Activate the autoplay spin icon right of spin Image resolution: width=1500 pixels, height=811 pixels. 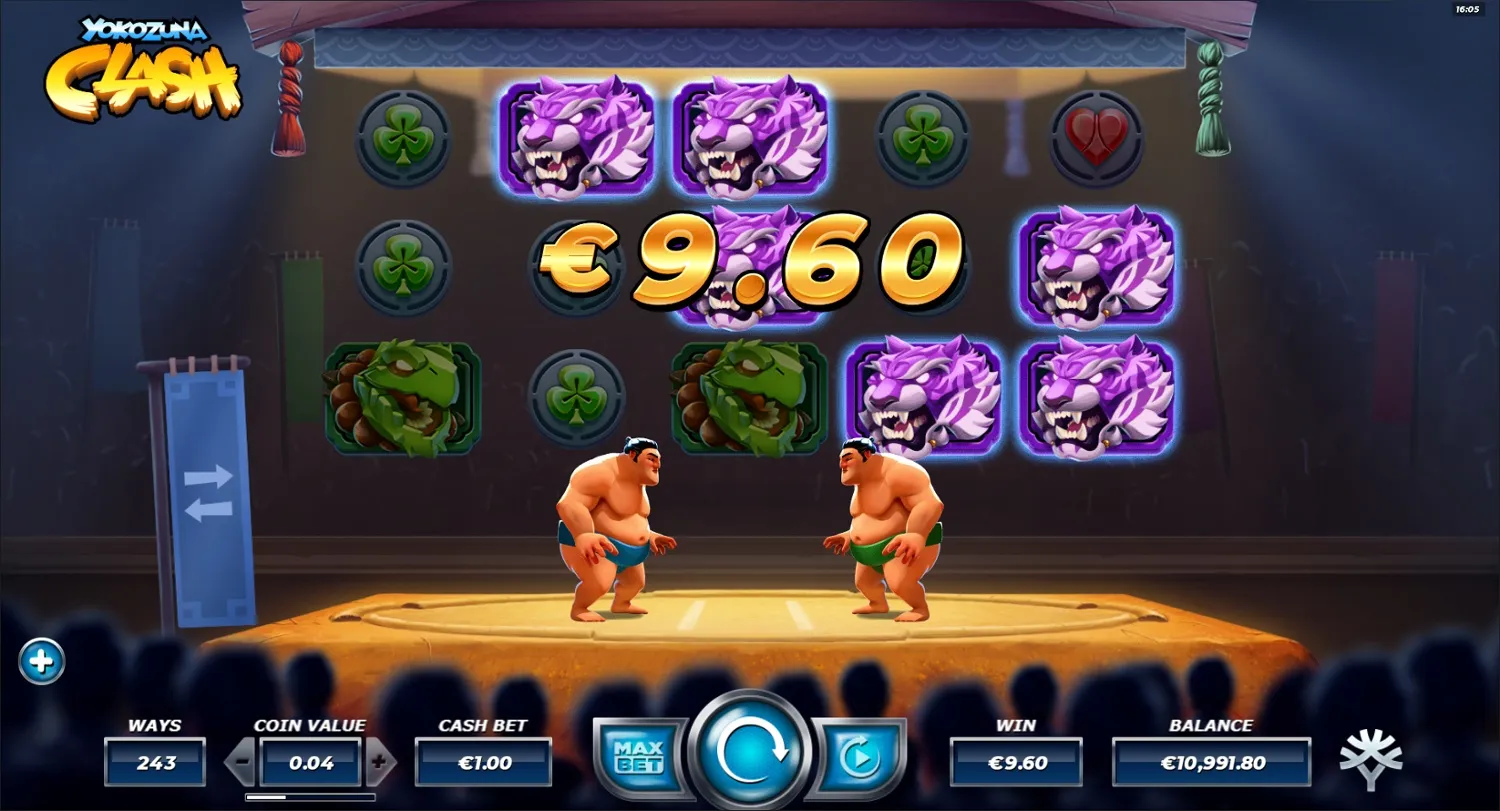pyautogui.click(x=860, y=755)
